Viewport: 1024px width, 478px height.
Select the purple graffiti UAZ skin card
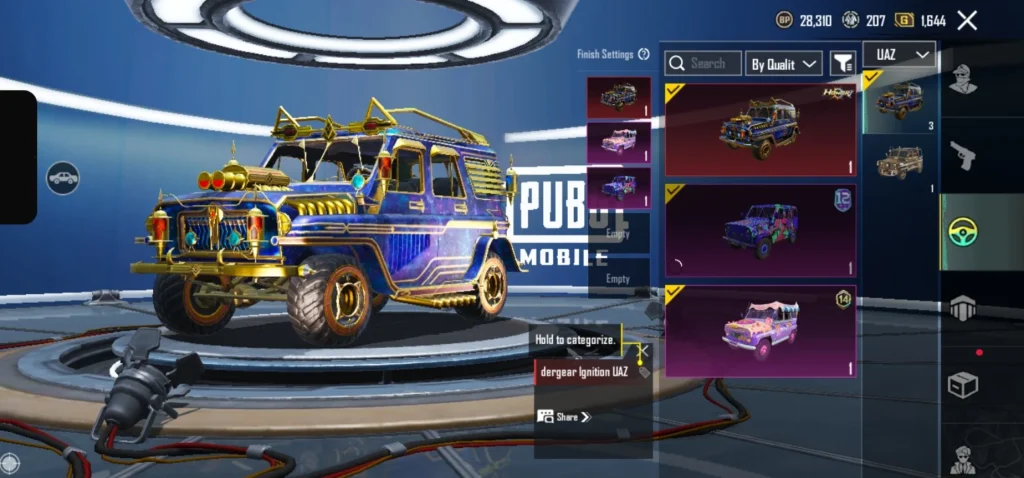coord(761,231)
